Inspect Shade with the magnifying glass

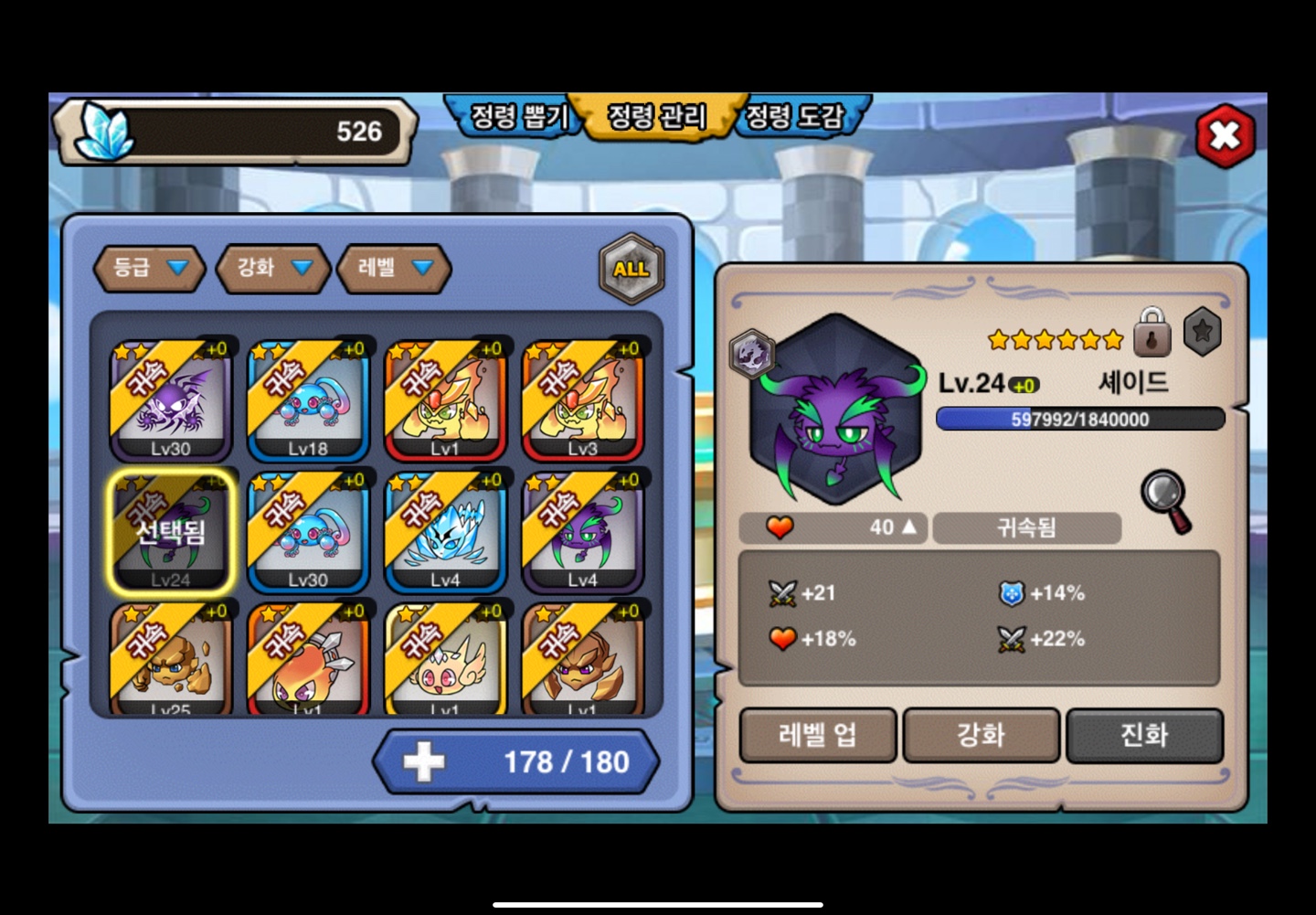(x=1166, y=500)
